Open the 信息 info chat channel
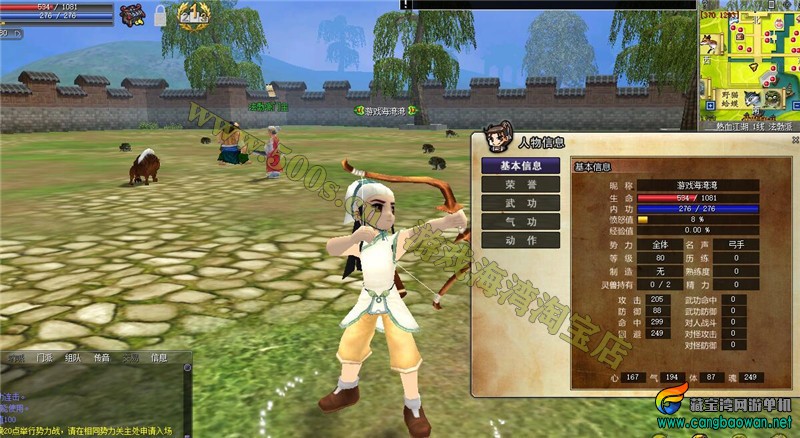 coord(159,358)
